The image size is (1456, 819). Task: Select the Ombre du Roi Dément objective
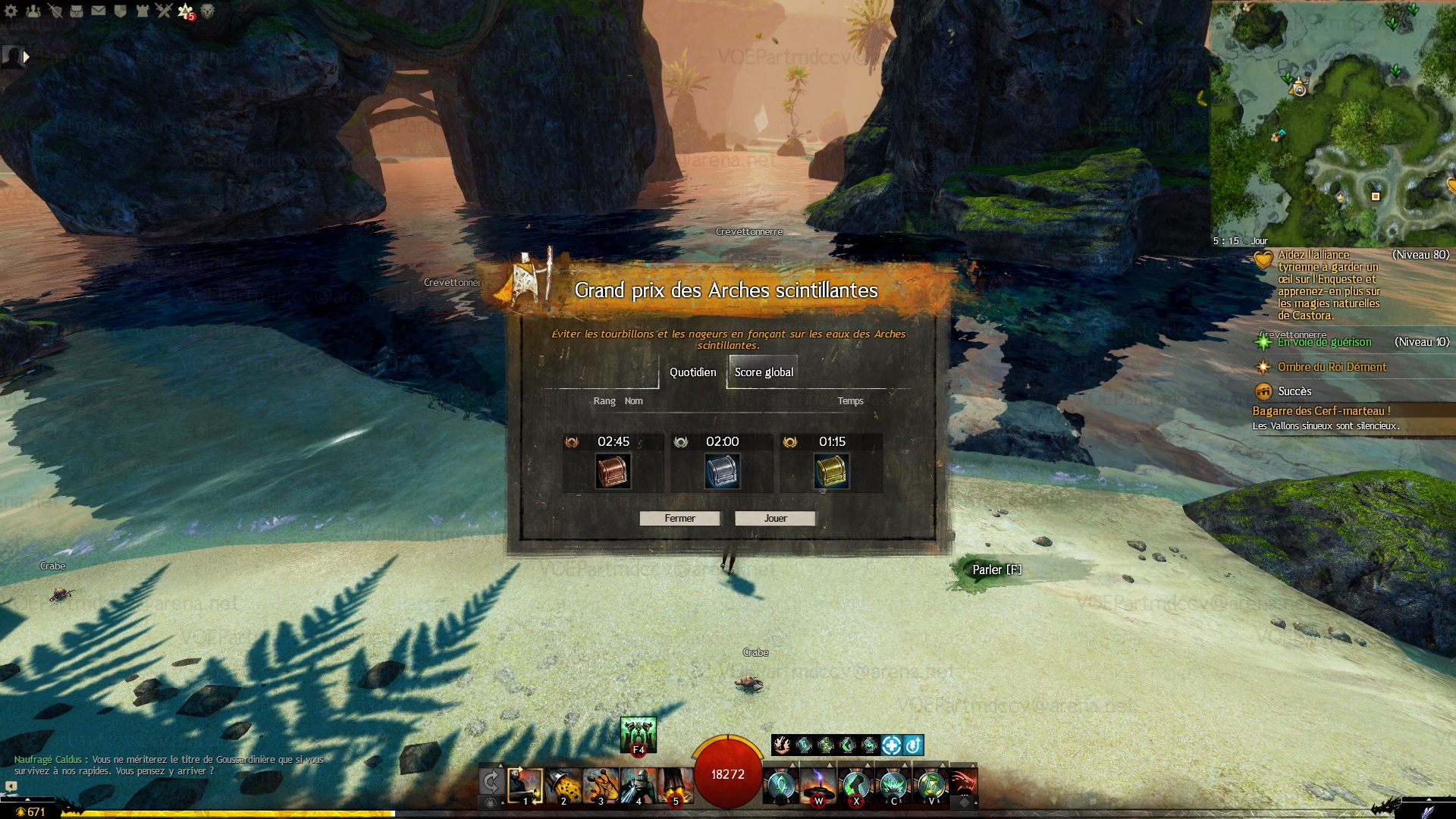(x=1332, y=367)
